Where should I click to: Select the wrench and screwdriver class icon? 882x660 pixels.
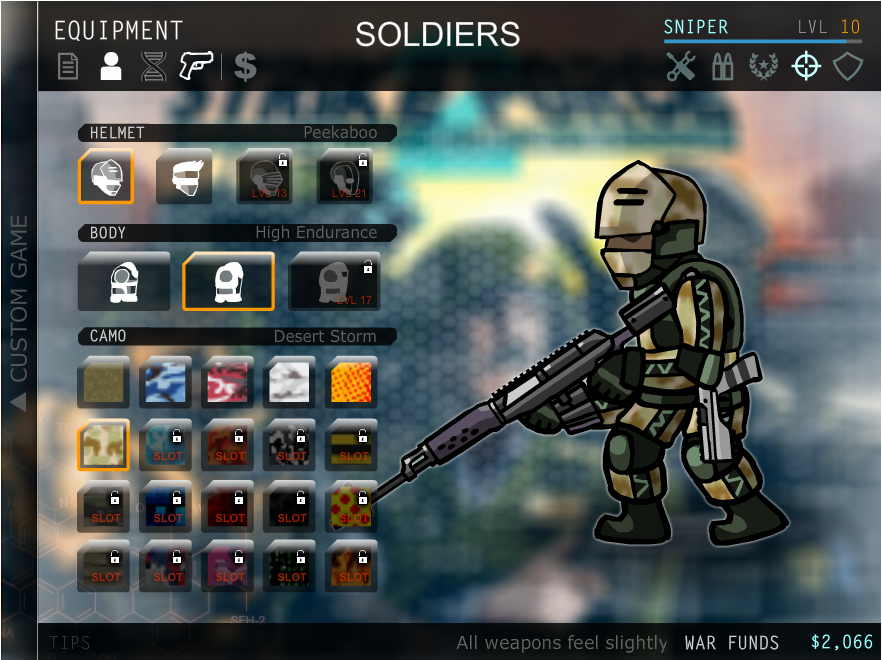681,67
